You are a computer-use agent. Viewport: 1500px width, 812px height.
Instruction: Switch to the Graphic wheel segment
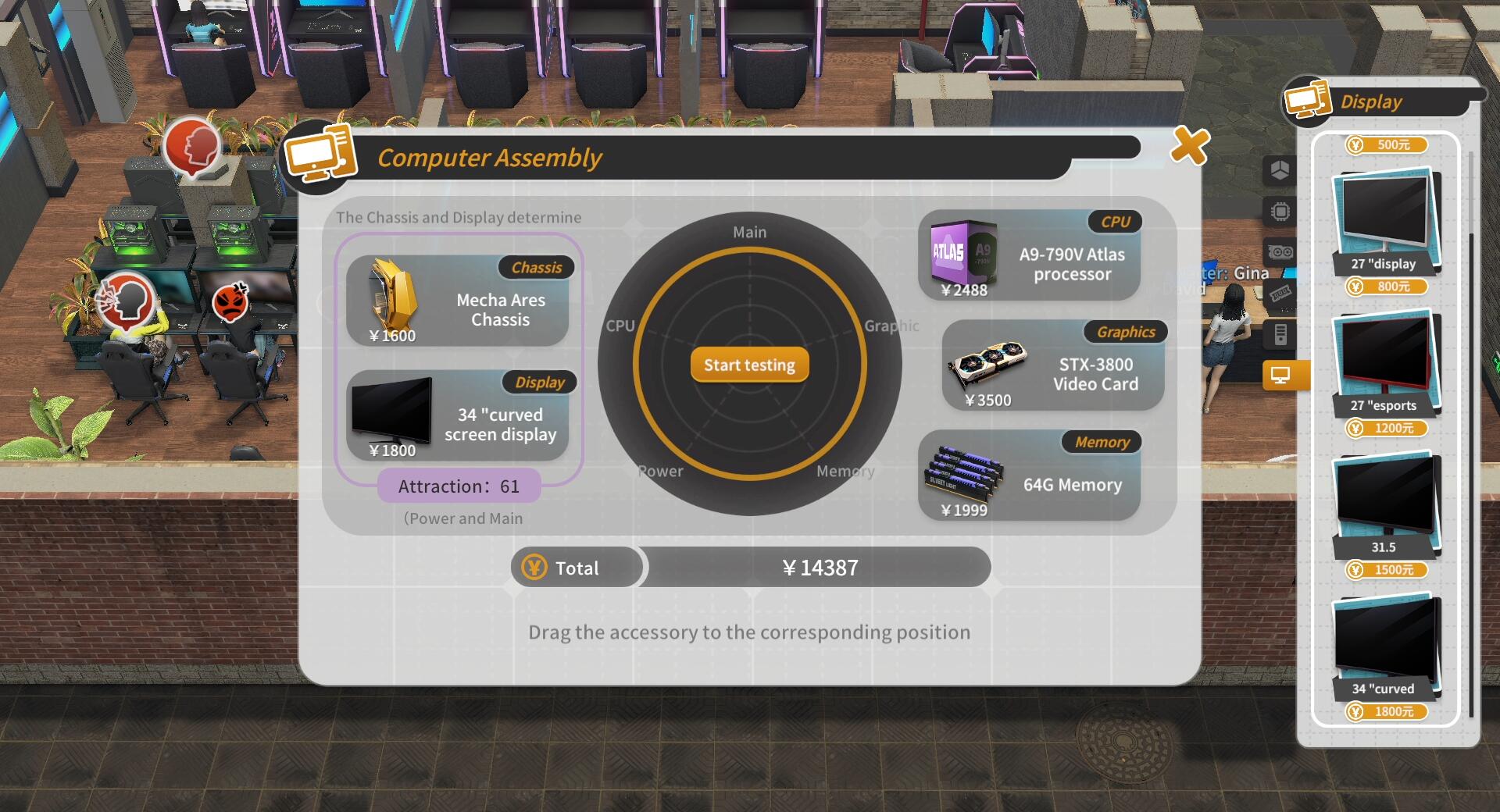tap(891, 326)
